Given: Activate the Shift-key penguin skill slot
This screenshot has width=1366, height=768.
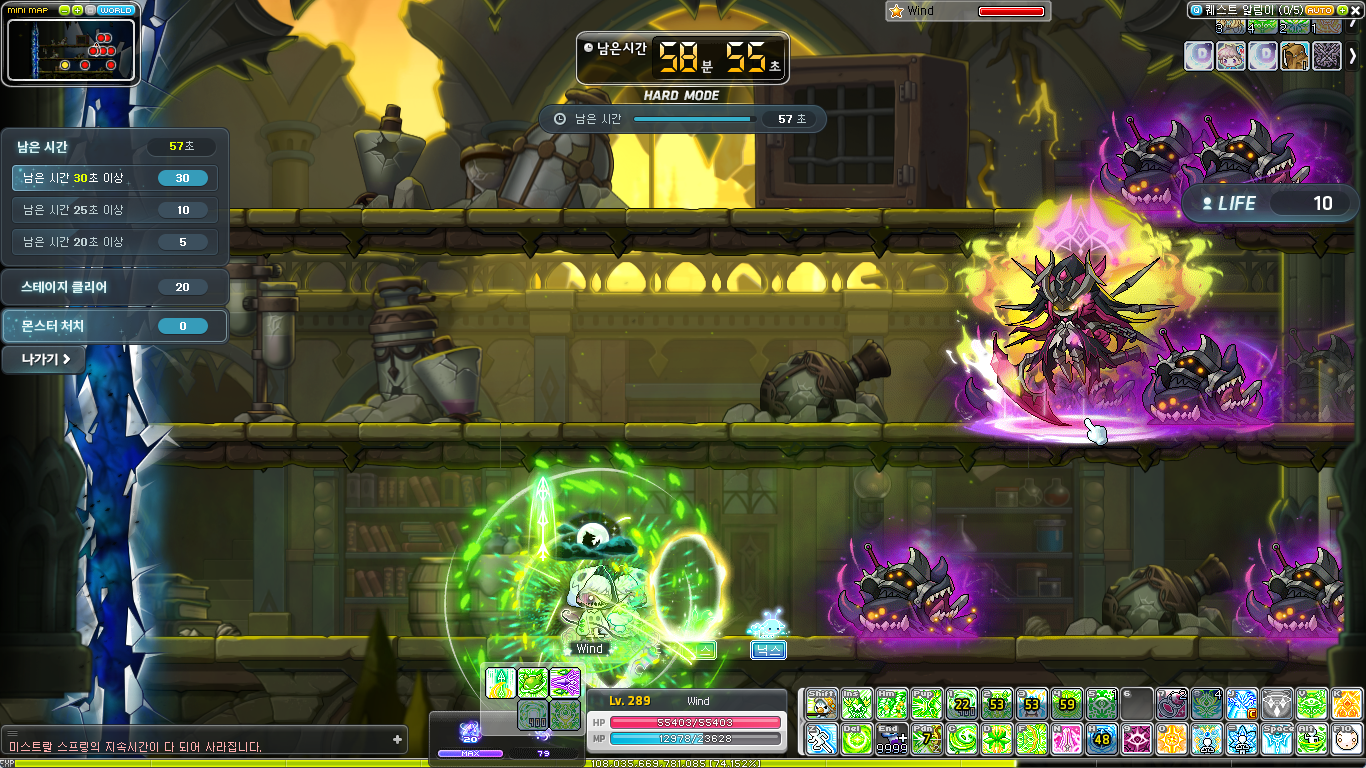Looking at the screenshot, I should click(x=821, y=704).
